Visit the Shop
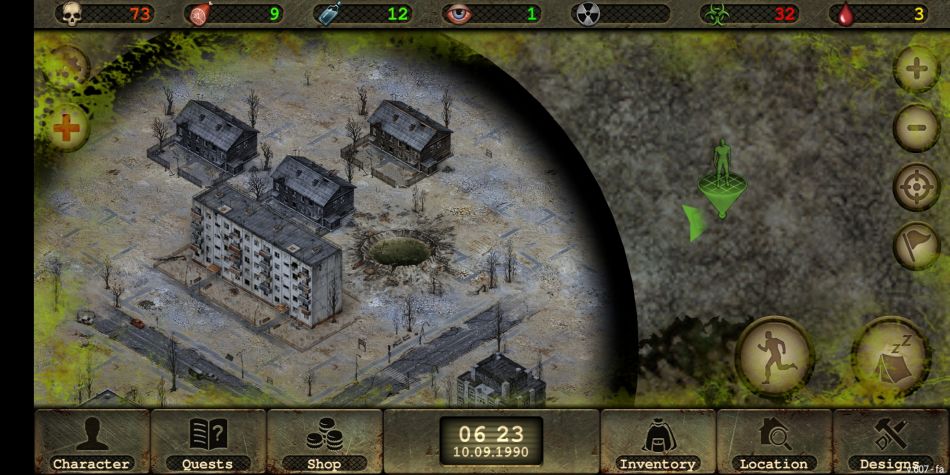 pos(324,441)
